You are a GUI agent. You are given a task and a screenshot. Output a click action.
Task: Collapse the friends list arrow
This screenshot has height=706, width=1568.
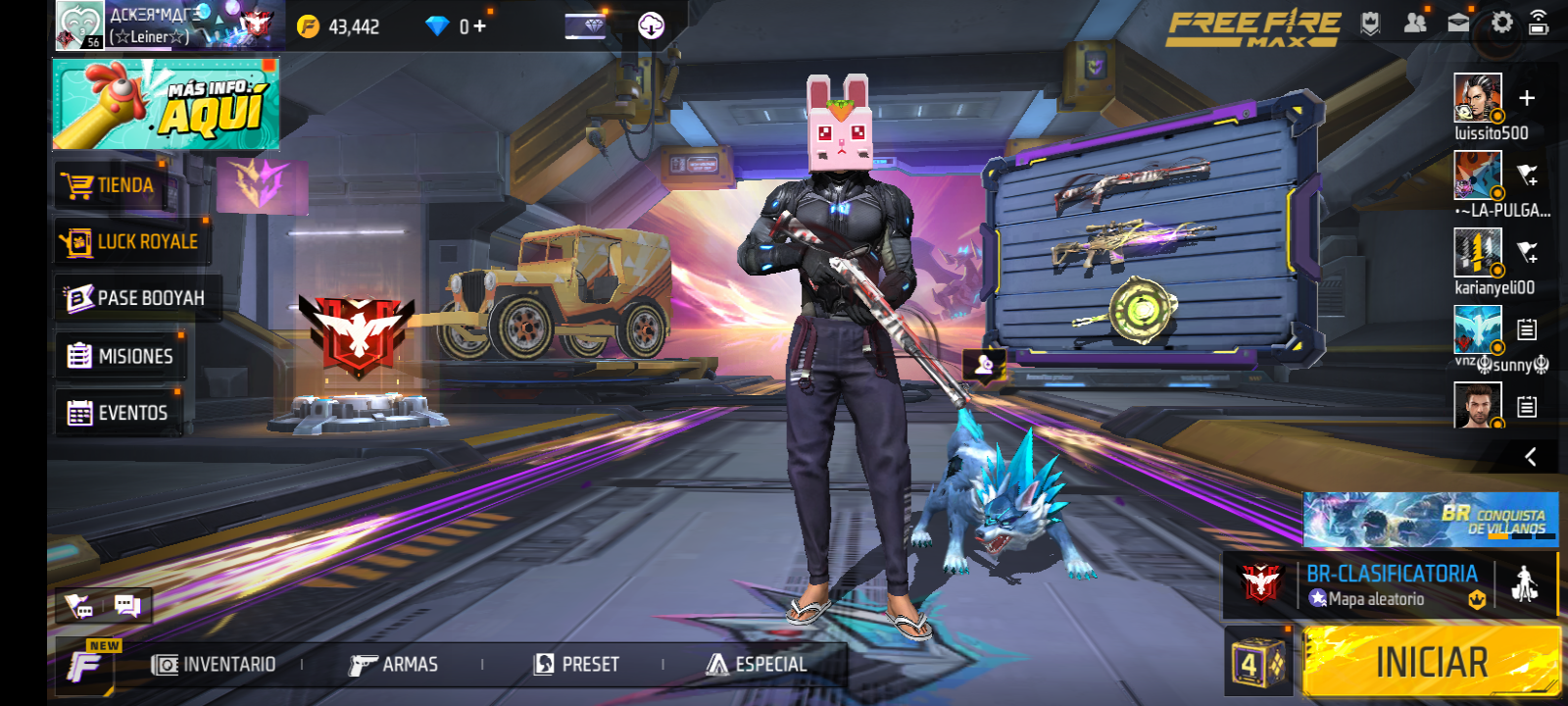[x=1531, y=457]
